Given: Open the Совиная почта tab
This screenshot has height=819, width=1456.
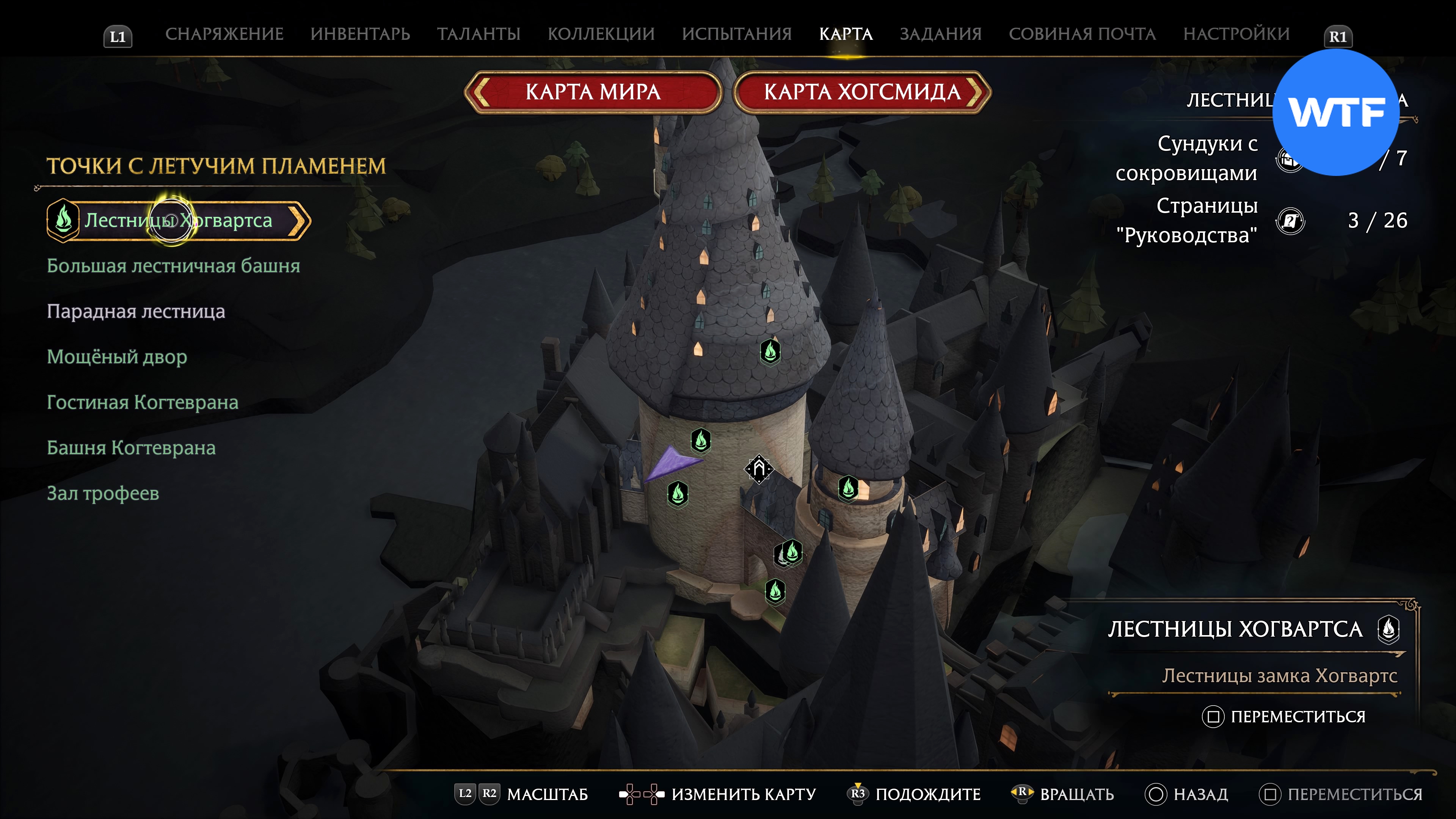Looking at the screenshot, I should 1082,34.
